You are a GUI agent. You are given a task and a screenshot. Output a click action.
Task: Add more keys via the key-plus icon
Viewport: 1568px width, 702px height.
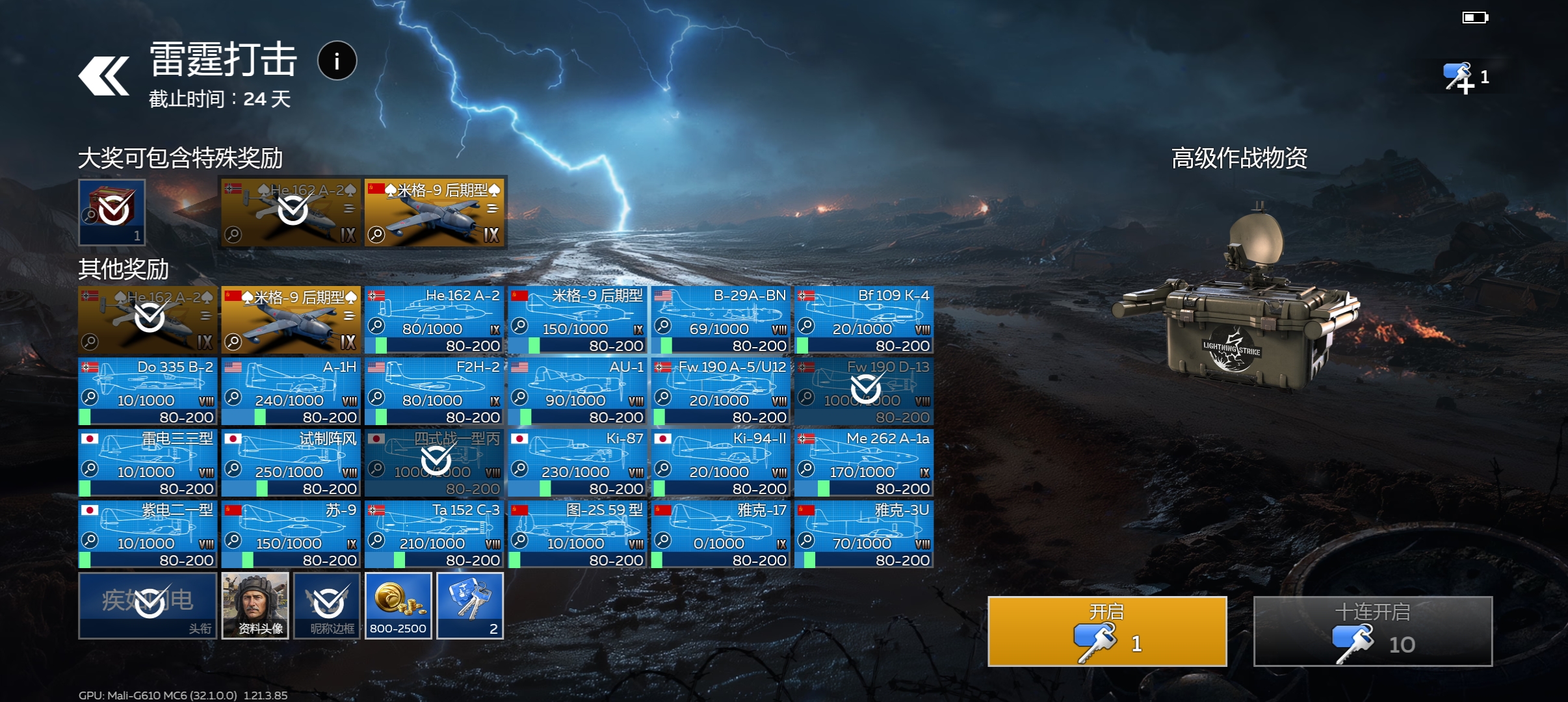click(x=1458, y=78)
